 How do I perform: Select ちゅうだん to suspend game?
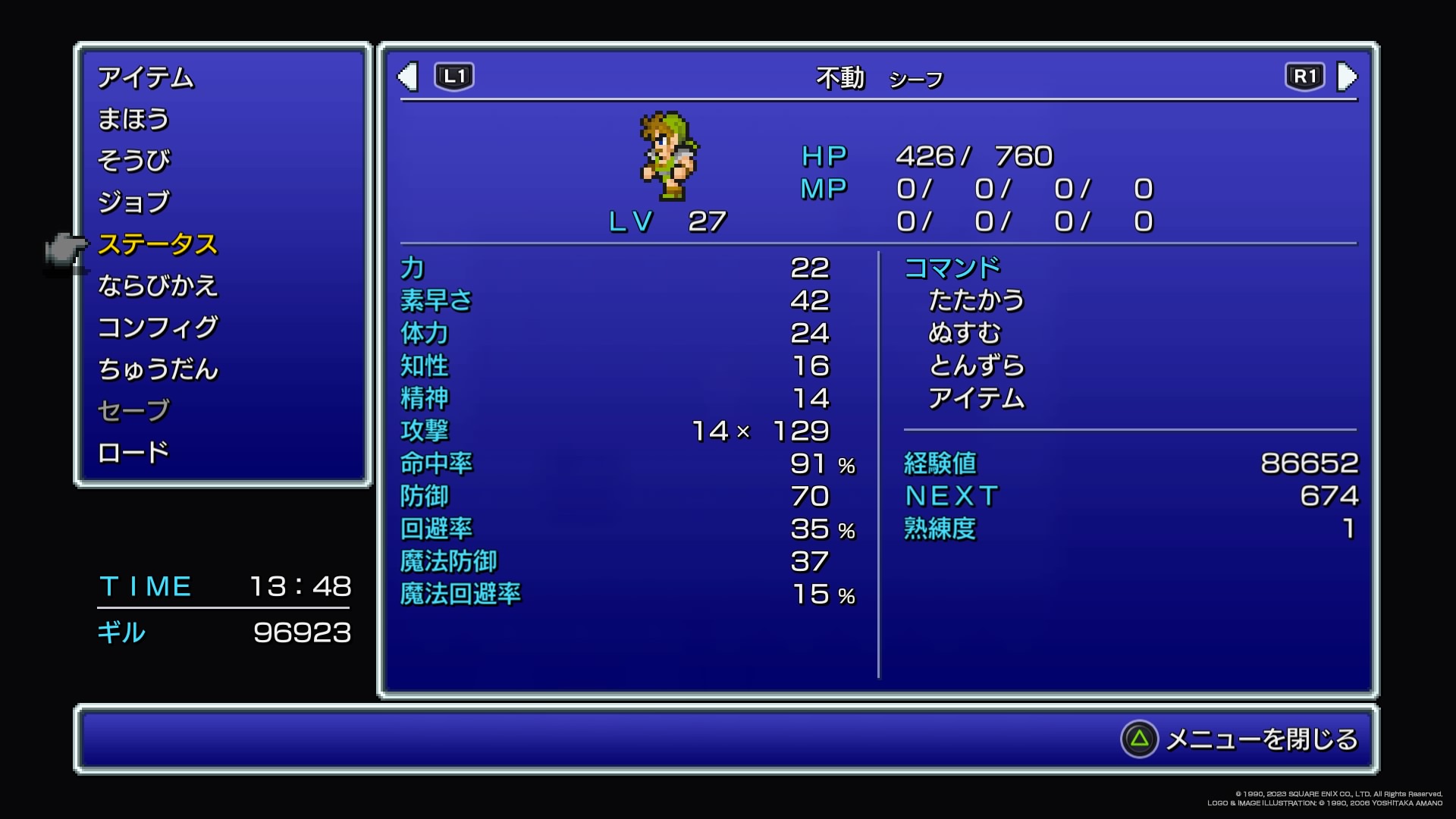(158, 369)
